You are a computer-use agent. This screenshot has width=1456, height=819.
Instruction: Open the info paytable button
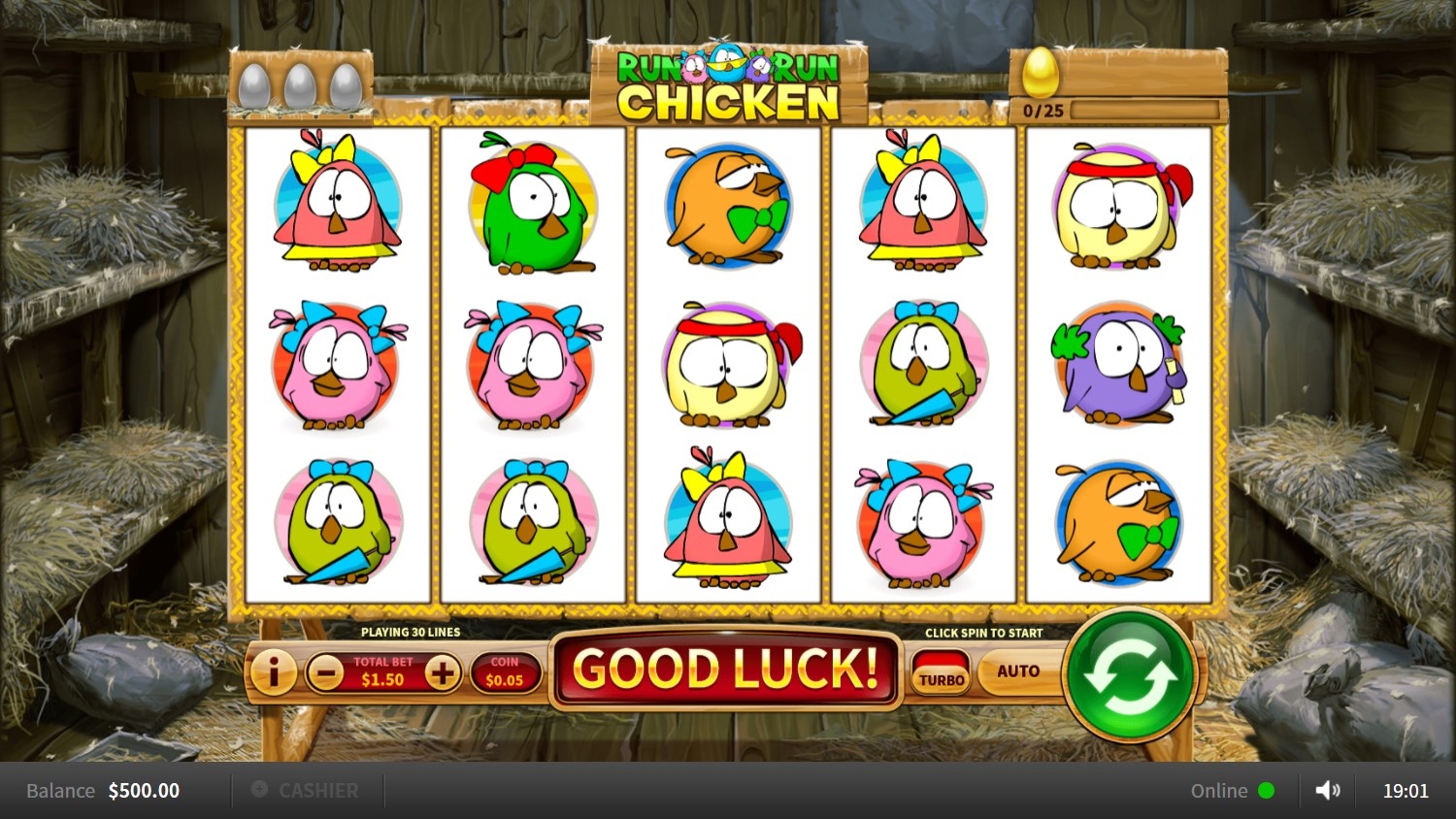click(x=273, y=672)
